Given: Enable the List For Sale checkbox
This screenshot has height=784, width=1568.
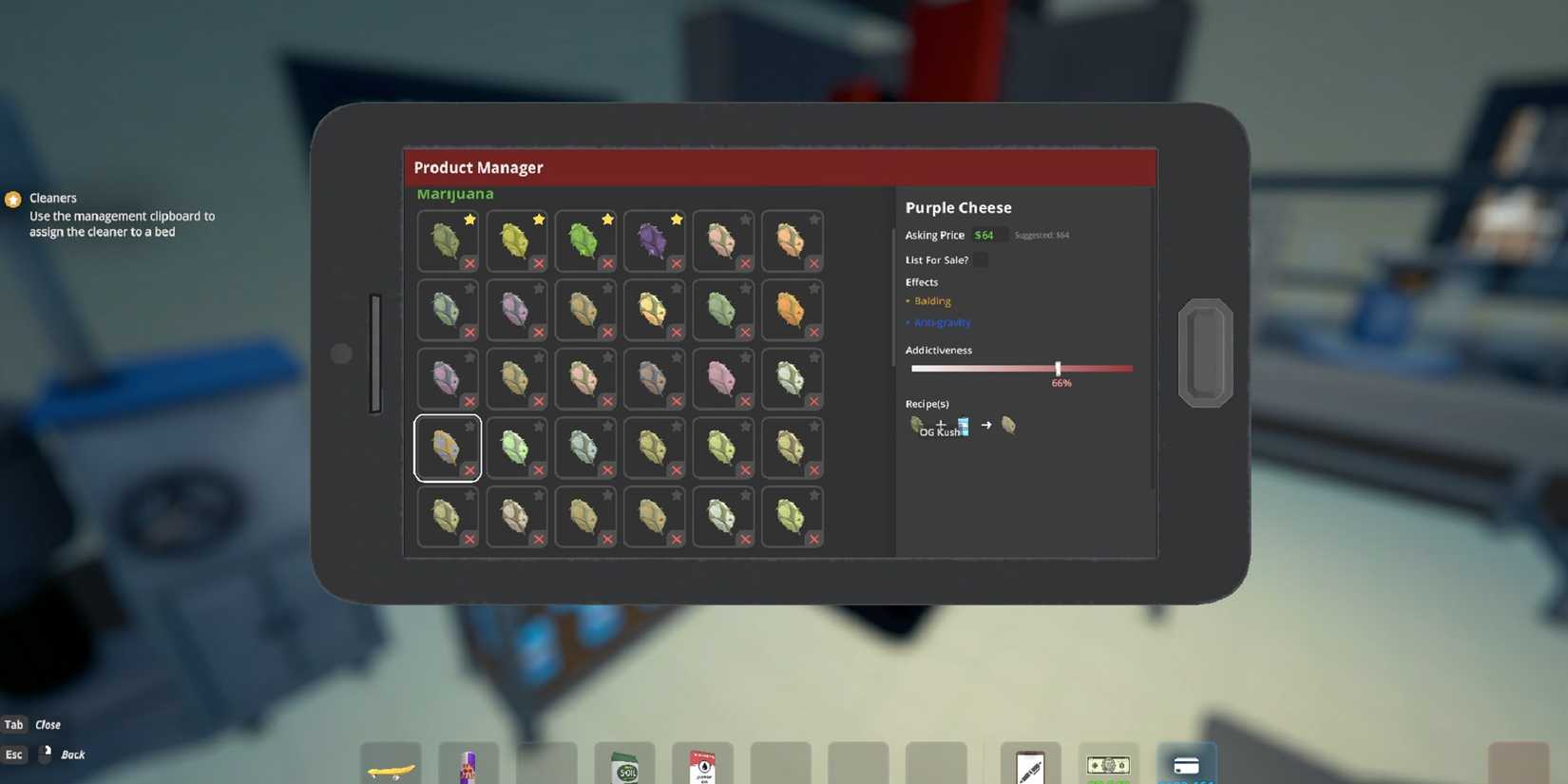Looking at the screenshot, I should click(980, 259).
